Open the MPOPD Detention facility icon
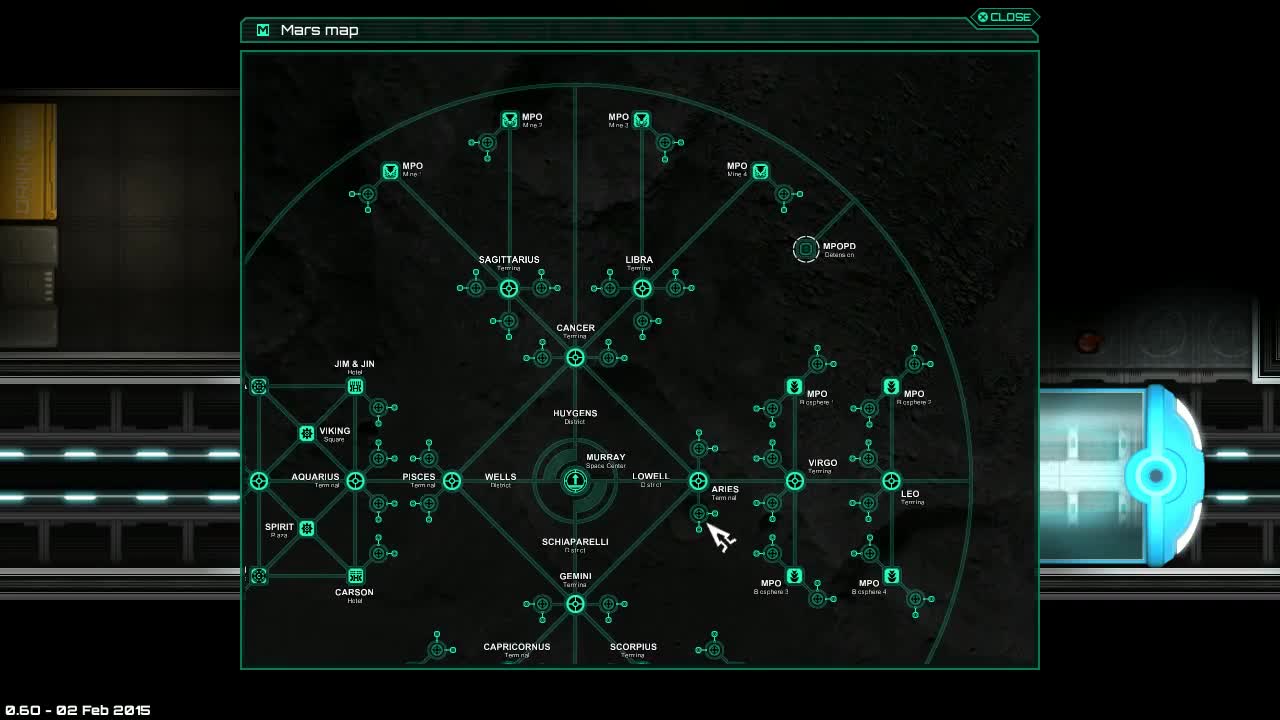 pos(806,248)
